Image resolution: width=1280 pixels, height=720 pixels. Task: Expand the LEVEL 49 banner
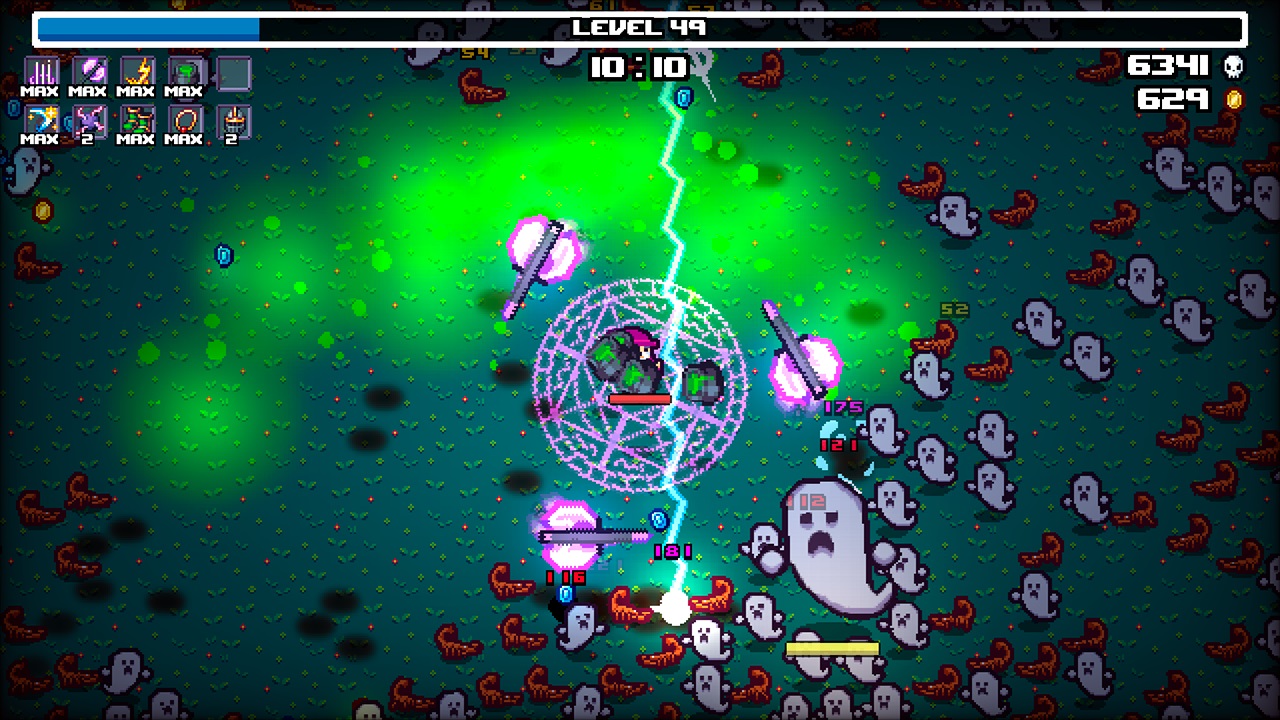pyautogui.click(x=640, y=28)
